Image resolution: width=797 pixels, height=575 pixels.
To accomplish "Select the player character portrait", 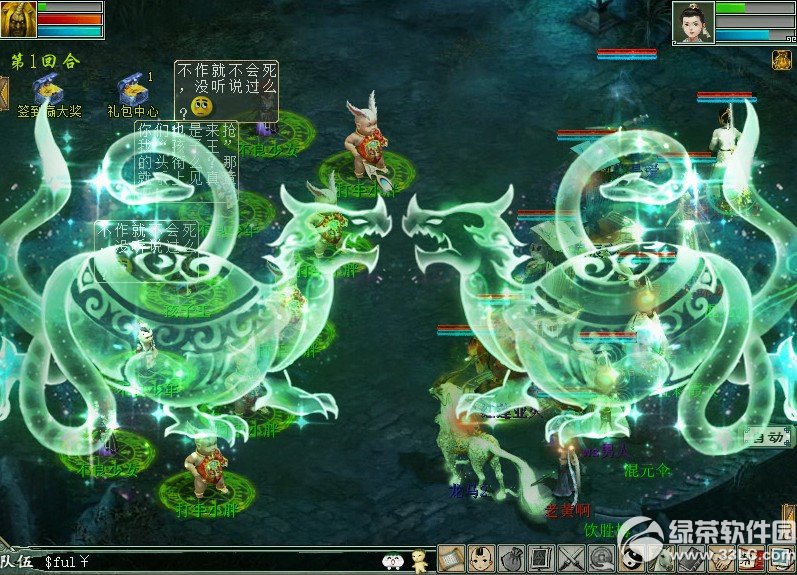I will [x=692, y=22].
